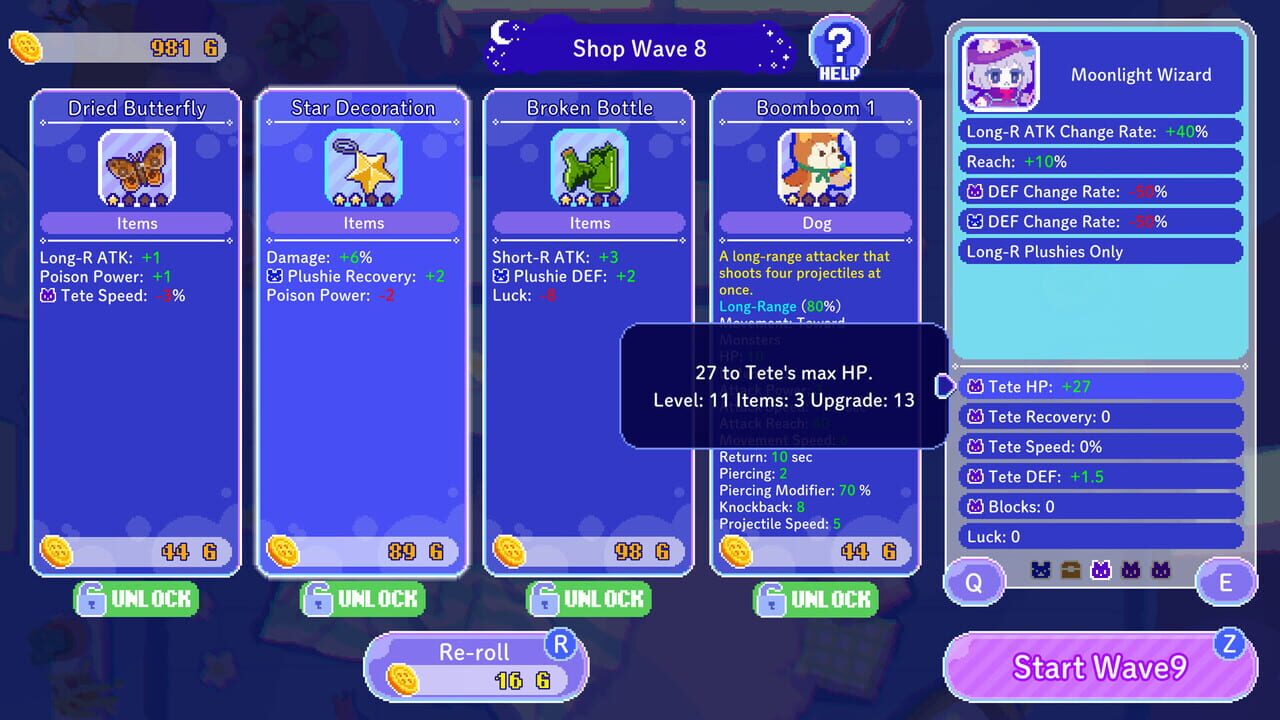The image size is (1280, 720).
Task: Click the treasure chest icon near the Q button
Action: [x=1069, y=569]
